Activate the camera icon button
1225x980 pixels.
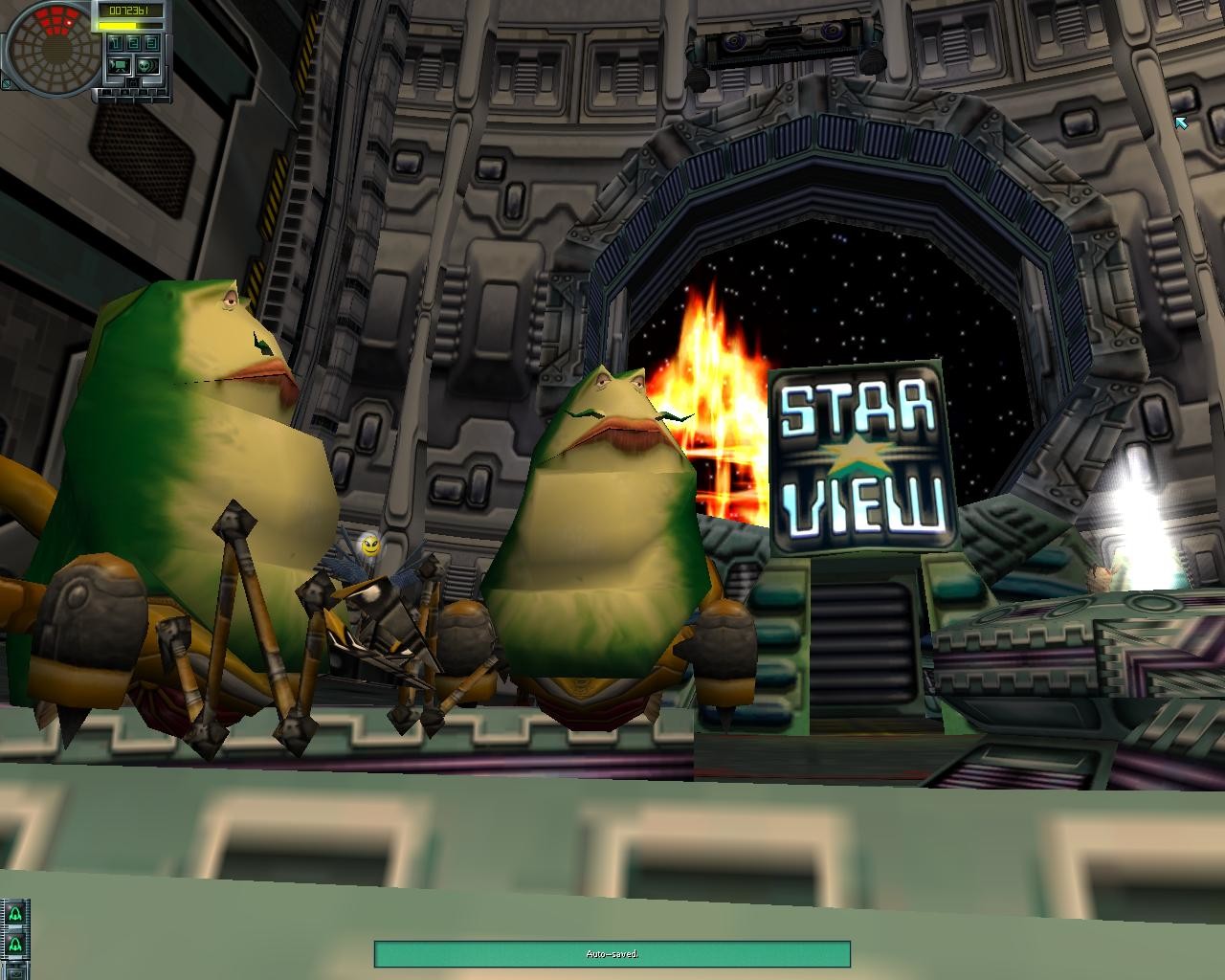pos(119,66)
